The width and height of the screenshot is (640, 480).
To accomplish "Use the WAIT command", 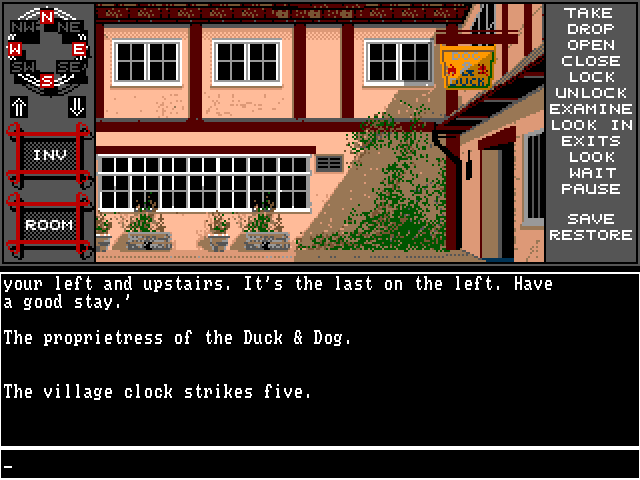I will (590, 173).
